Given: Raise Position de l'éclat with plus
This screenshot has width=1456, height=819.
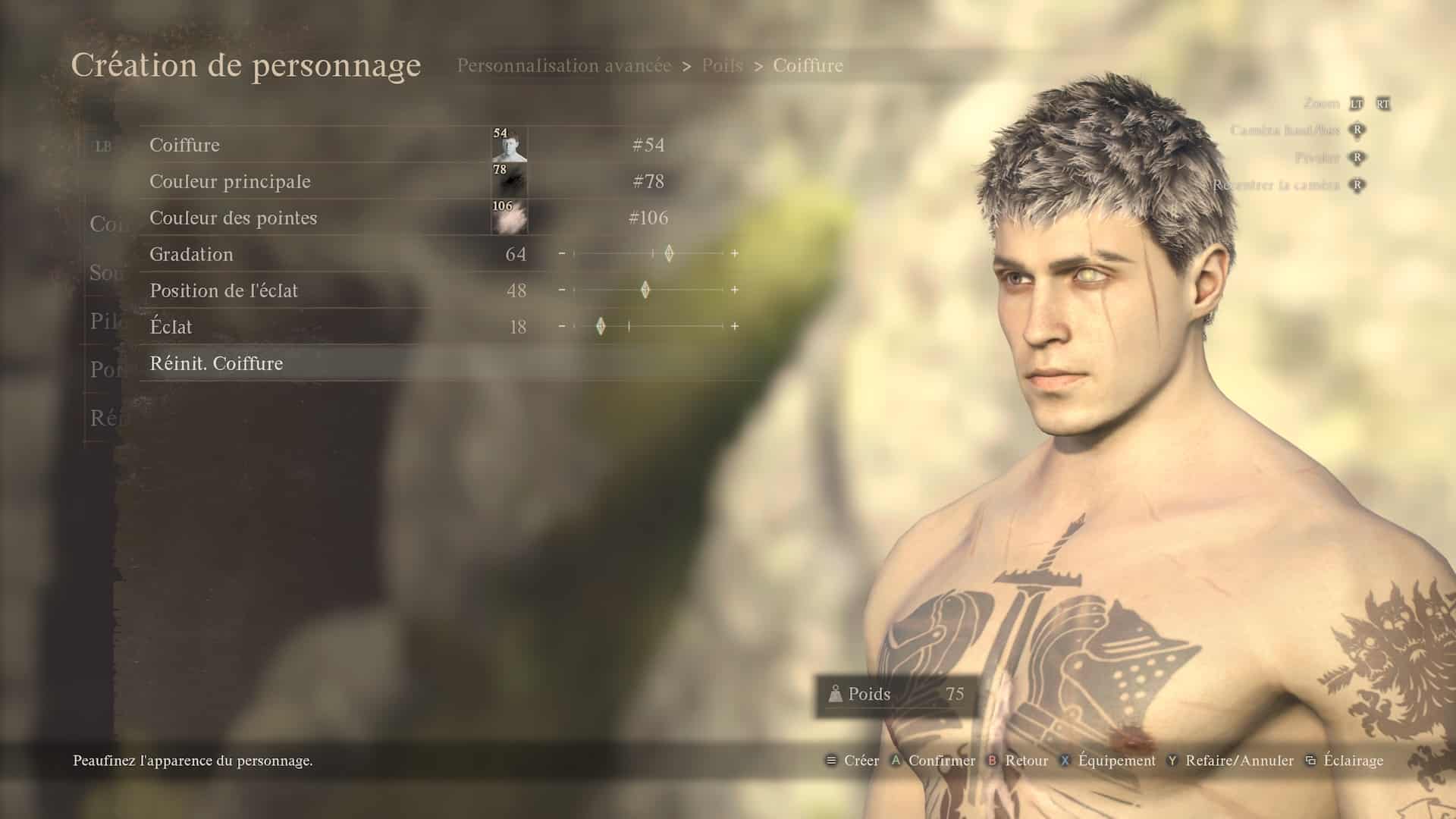Looking at the screenshot, I should point(735,290).
